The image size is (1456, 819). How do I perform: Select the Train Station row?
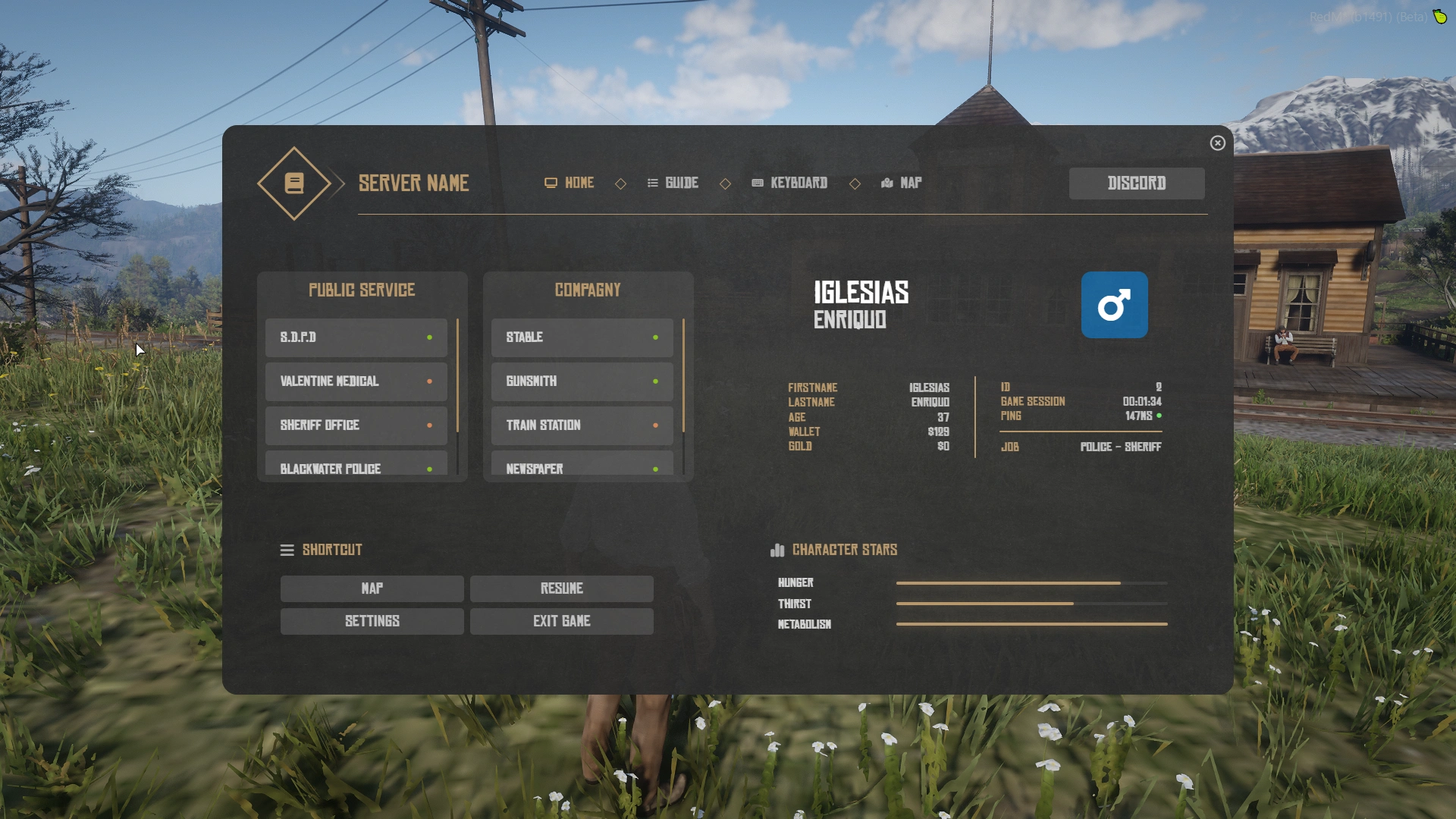click(x=582, y=425)
